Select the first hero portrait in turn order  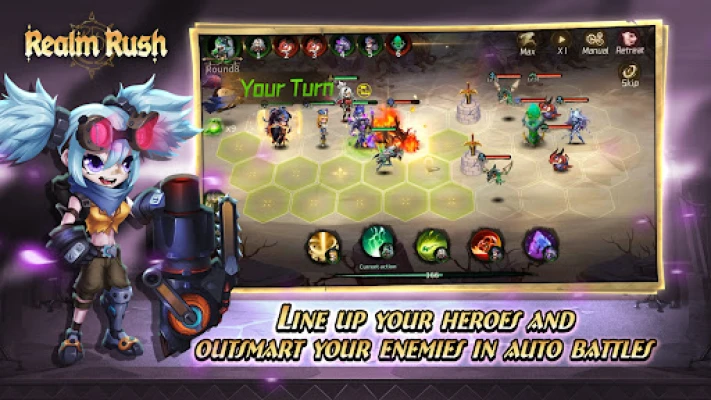point(221,47)
